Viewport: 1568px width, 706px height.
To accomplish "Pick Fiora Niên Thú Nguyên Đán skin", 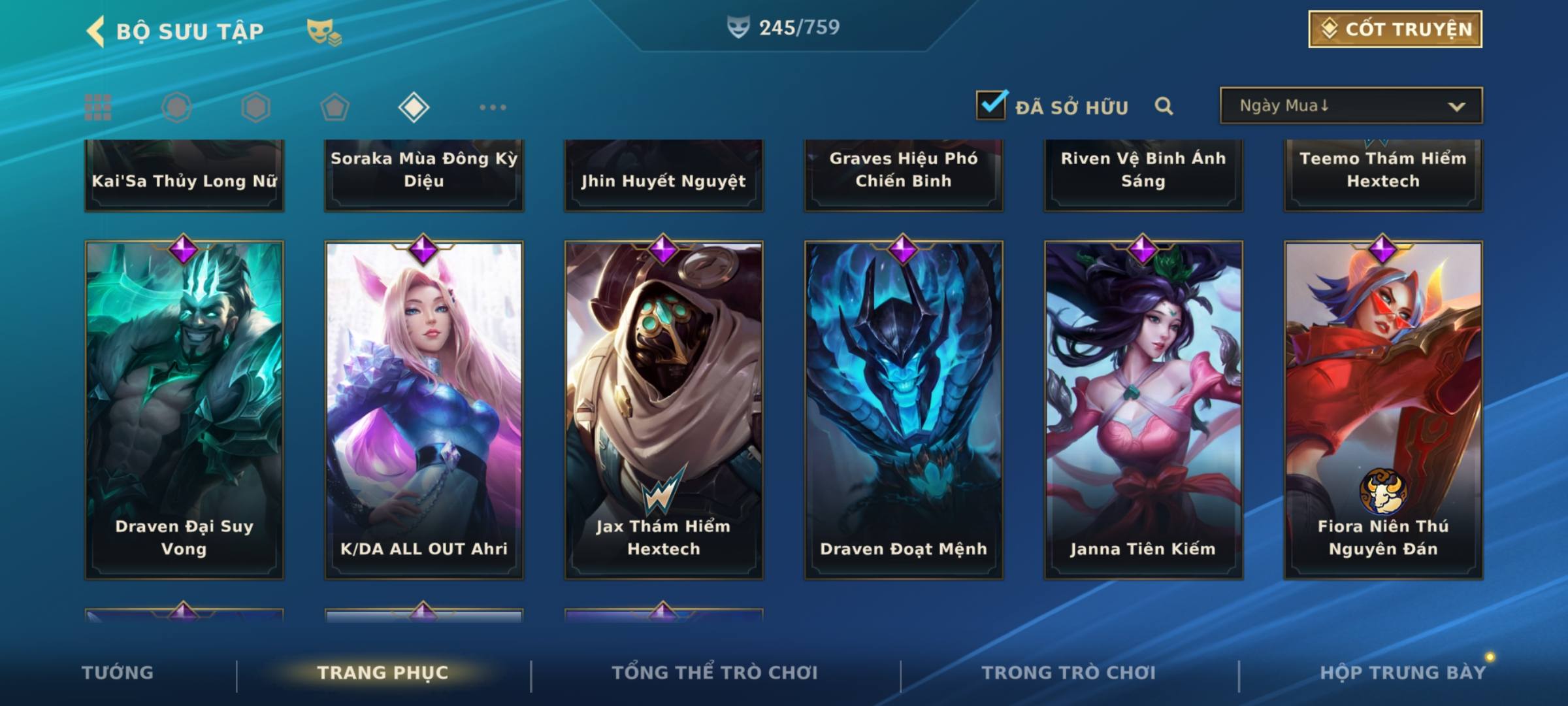I will (x=1383, y=410).
